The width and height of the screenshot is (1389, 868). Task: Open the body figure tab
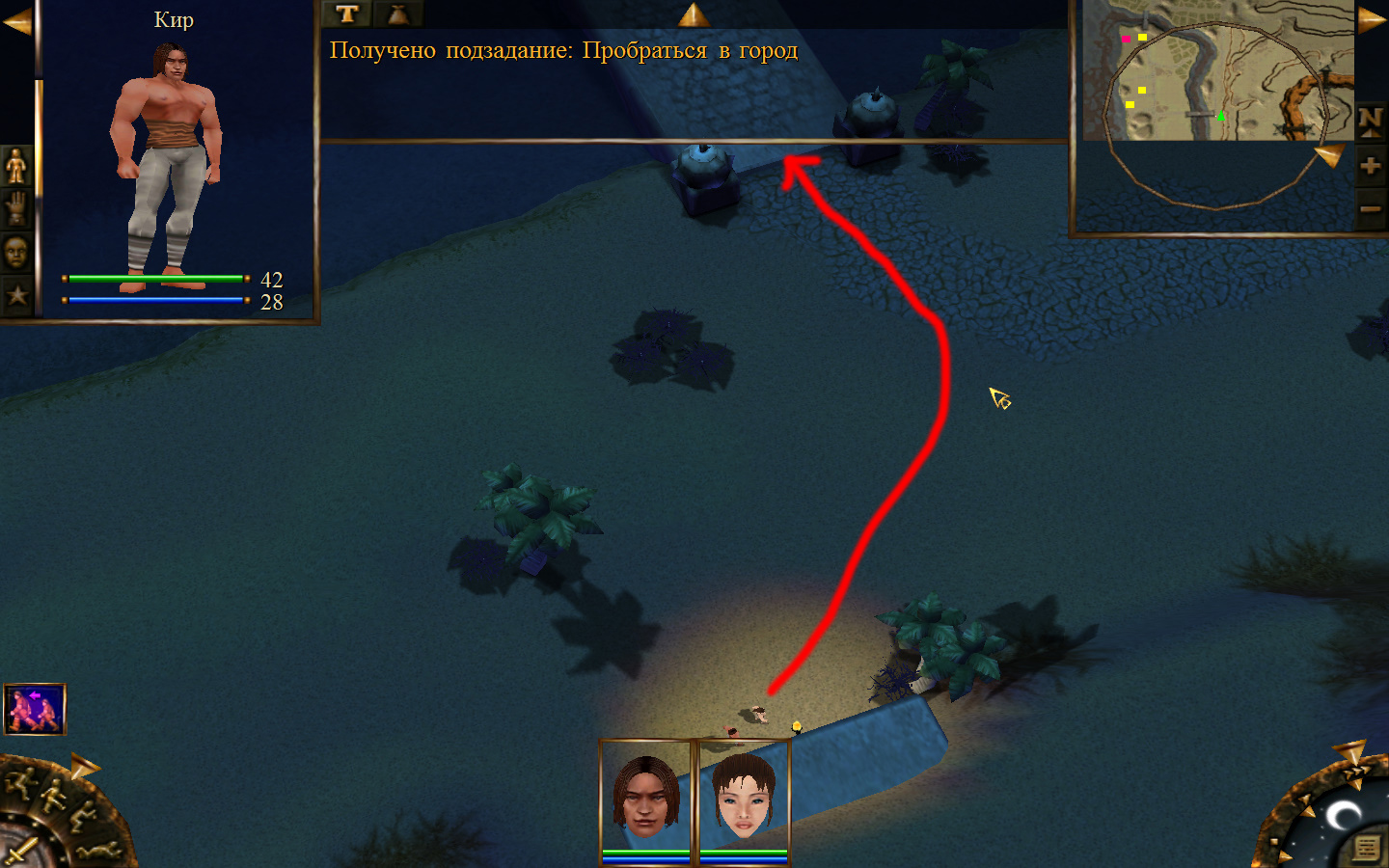click(16, 167)
